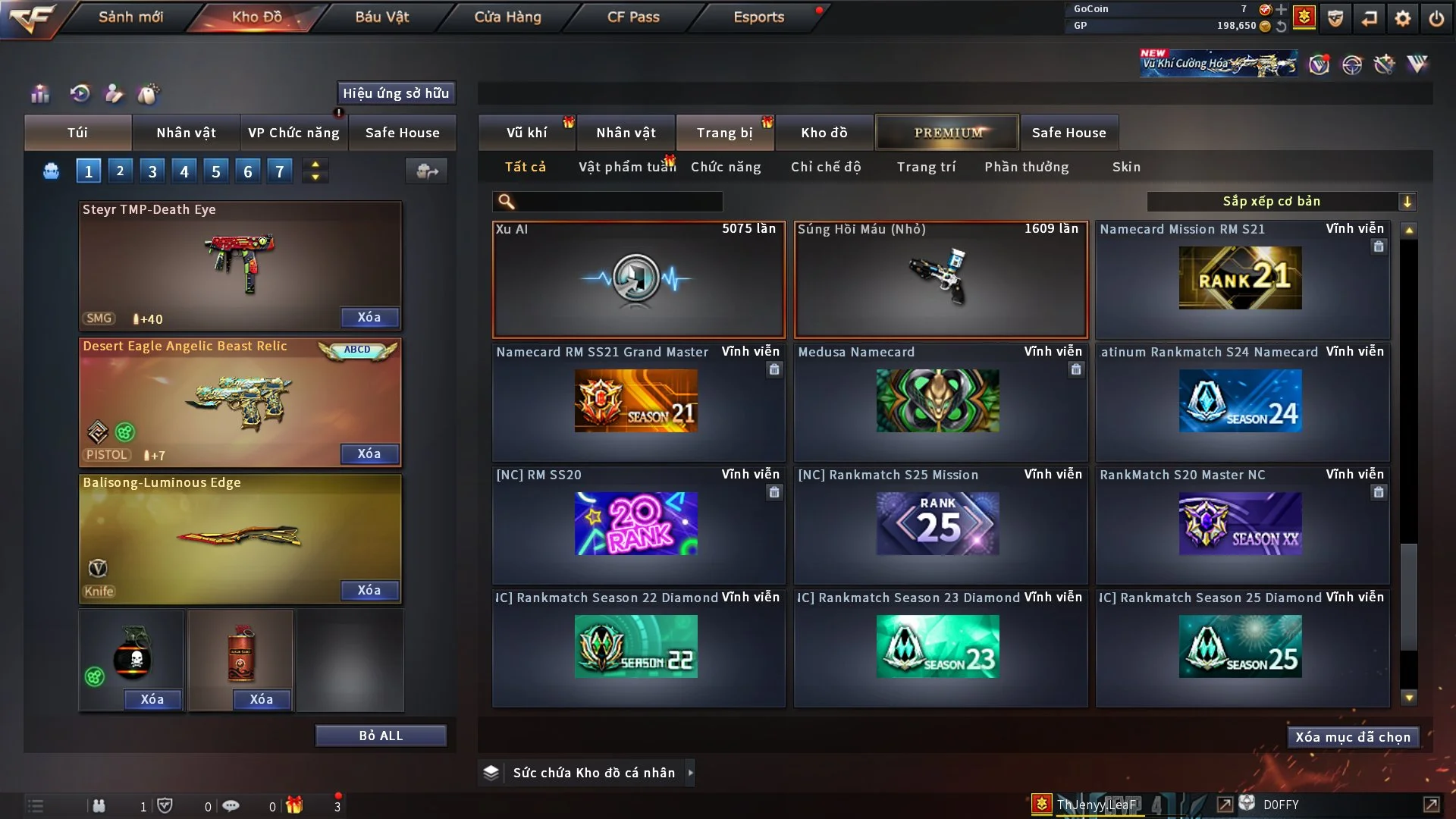Select bag slot number 3
1456x819 pixels.
152,171
